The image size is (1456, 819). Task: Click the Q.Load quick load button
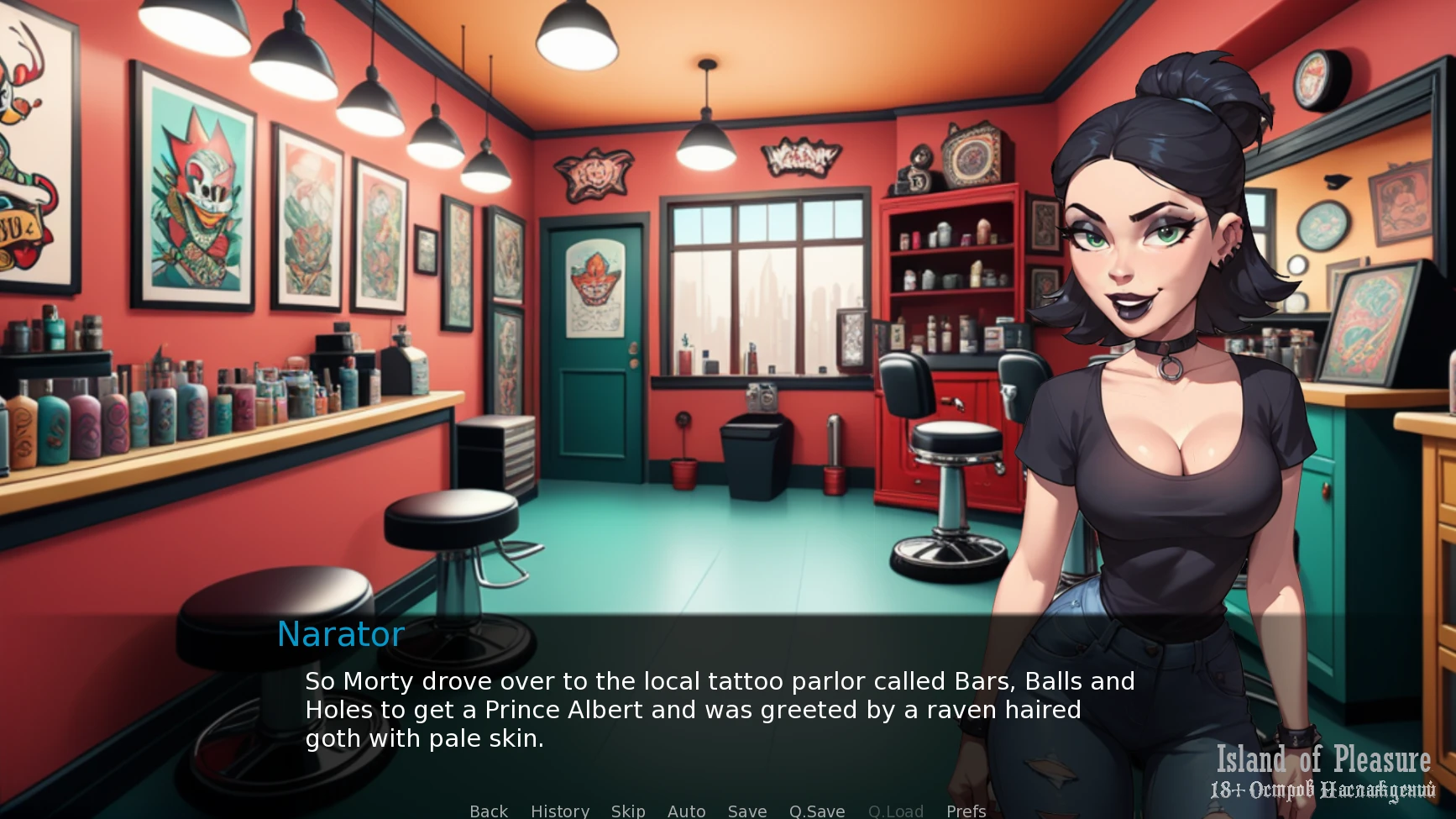point(896,811)
